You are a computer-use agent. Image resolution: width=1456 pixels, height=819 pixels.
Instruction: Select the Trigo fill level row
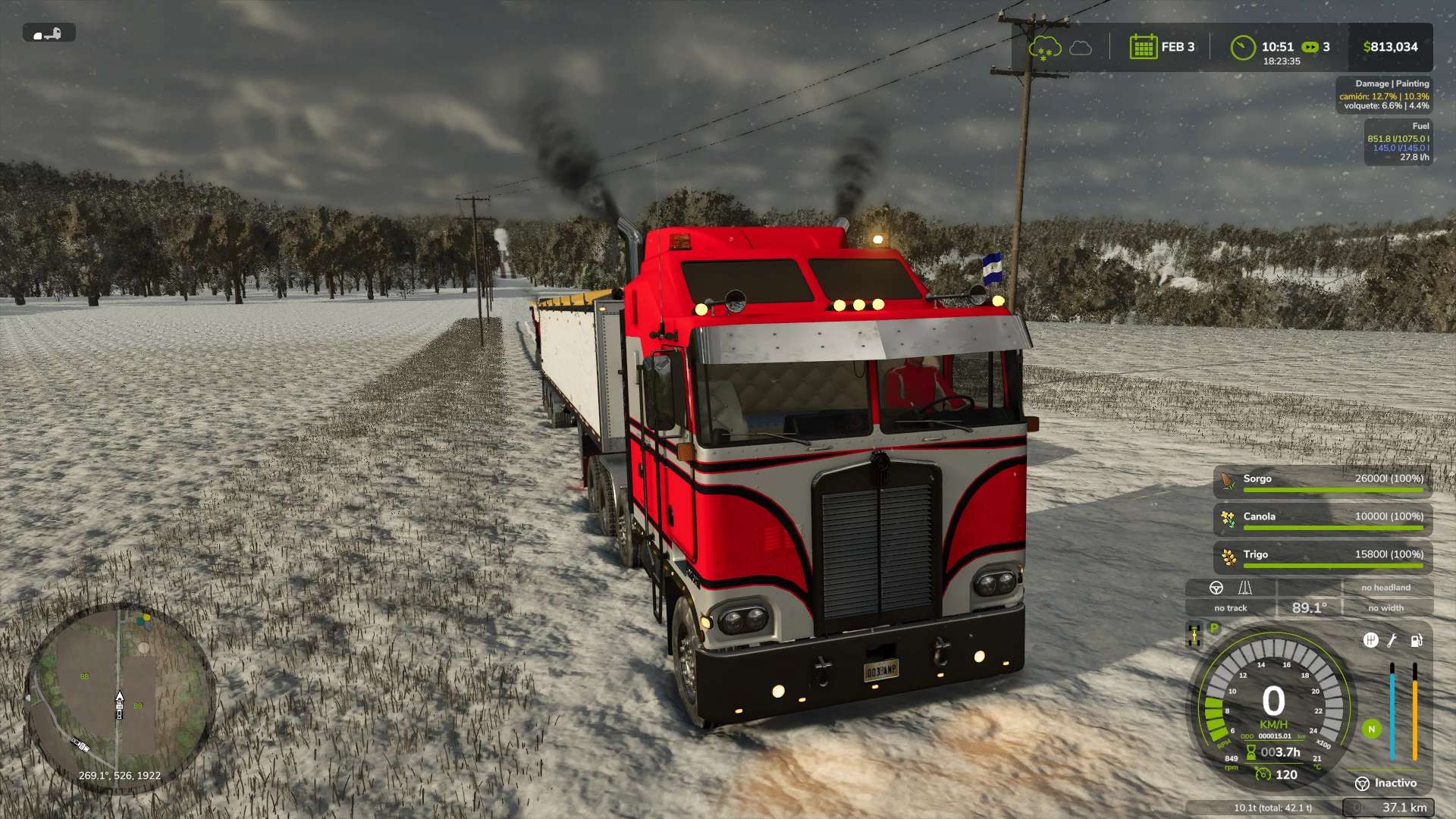[x=1323, y=557]
